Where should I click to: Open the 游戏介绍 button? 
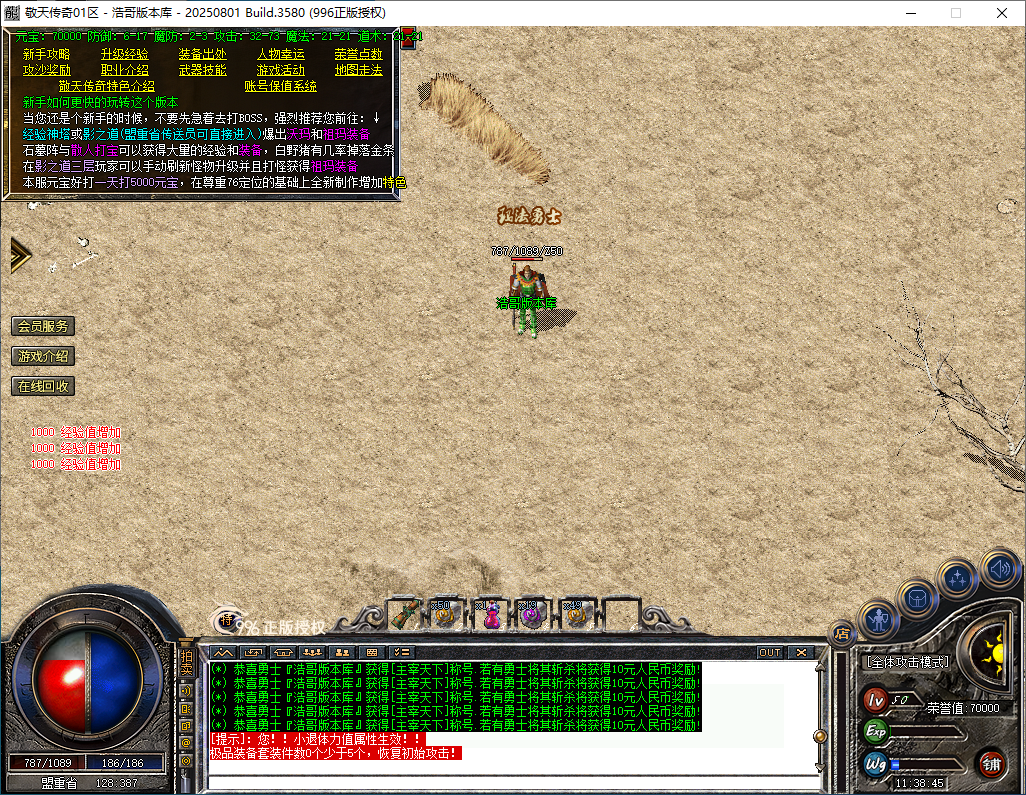pos(43,356)
